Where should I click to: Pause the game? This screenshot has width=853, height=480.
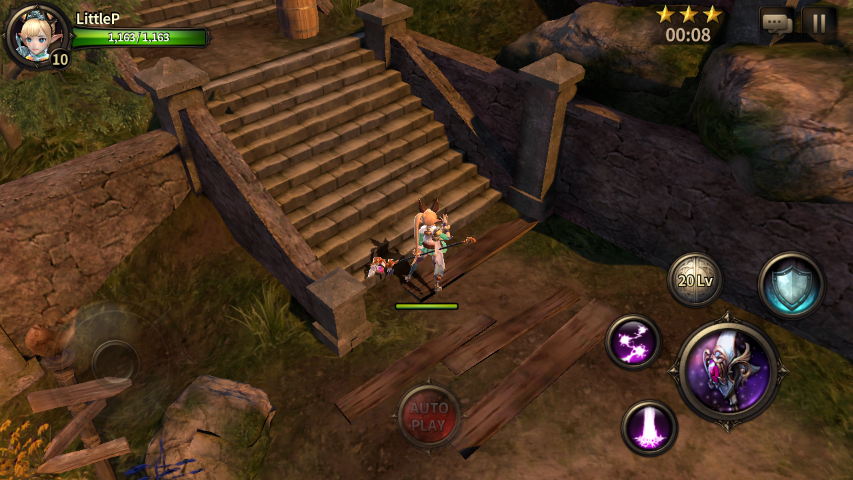819,22
